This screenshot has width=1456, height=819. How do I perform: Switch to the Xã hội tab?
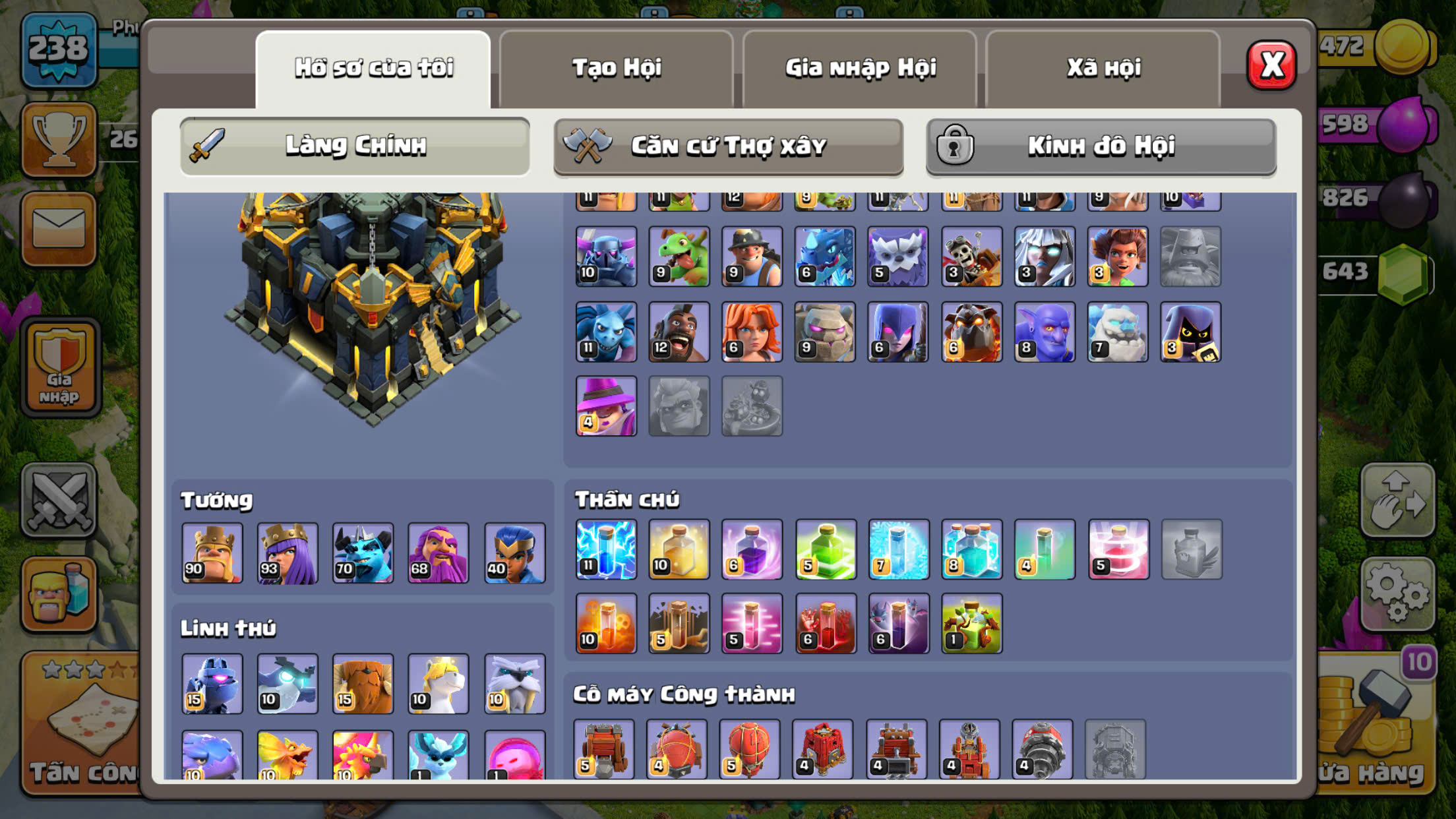(1103, 68)
